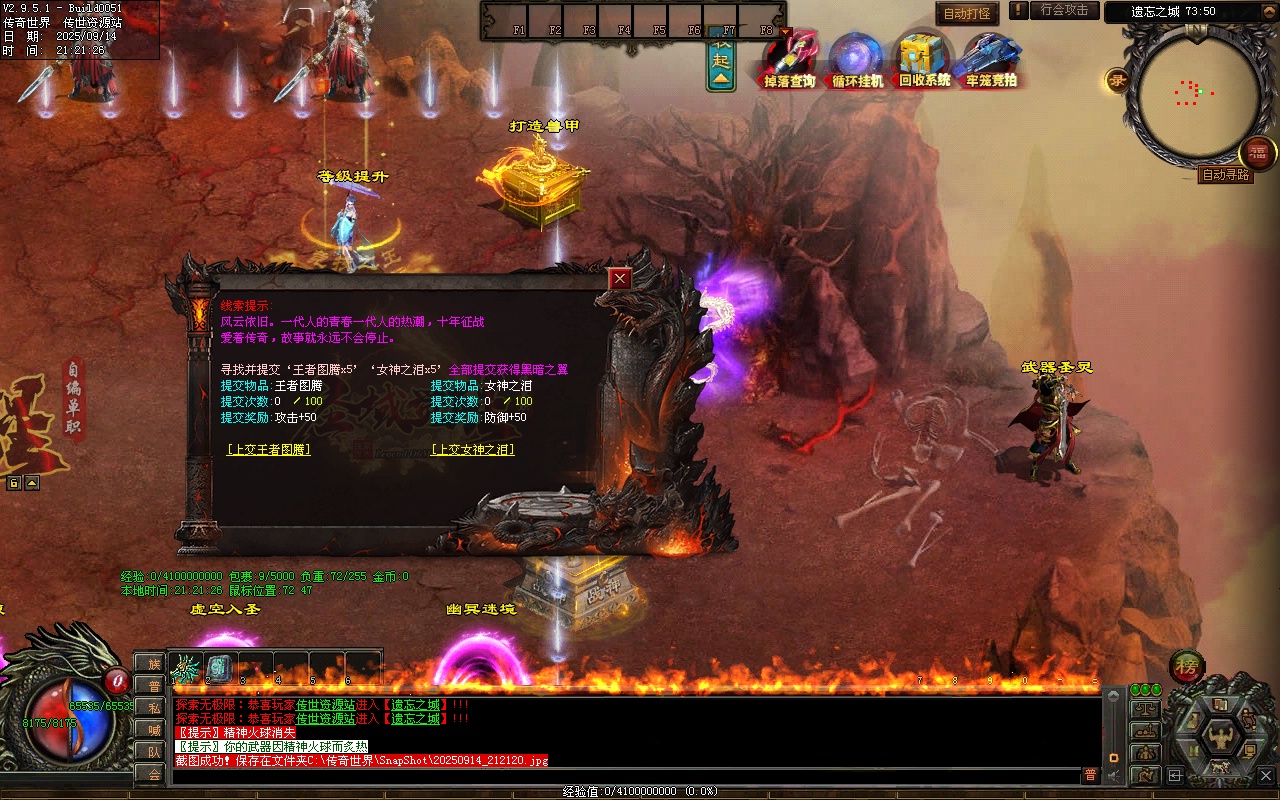Click the round 录 button beside minimap
Screen dimensions: 1280x800
pyautogui.click(x=1117, y=81)
